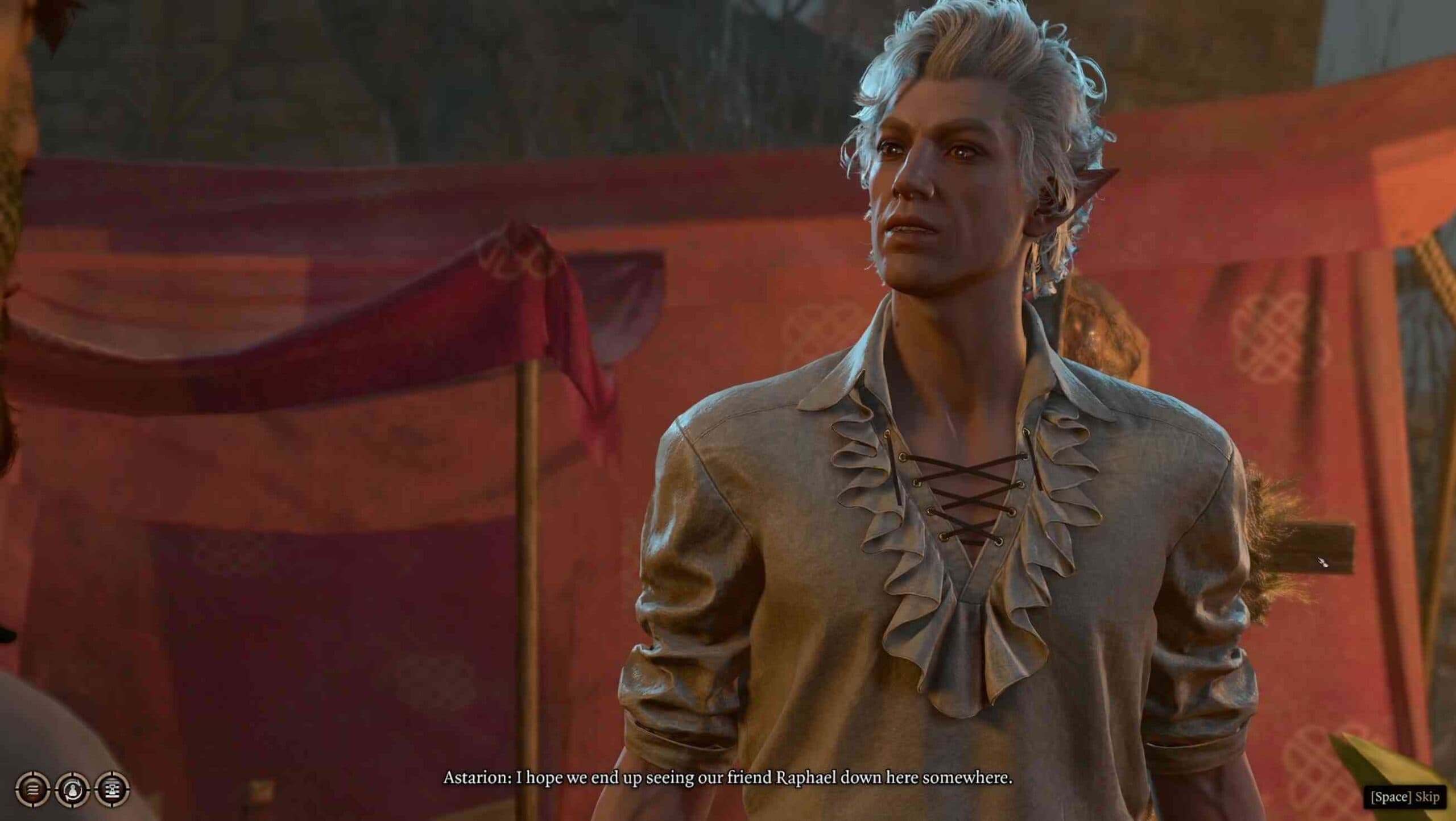Image resolution: width=1456 pixels, height=821 pixels.
Task: Click the rightmost bronze-ringed circular icon
Action: (114, 789)
